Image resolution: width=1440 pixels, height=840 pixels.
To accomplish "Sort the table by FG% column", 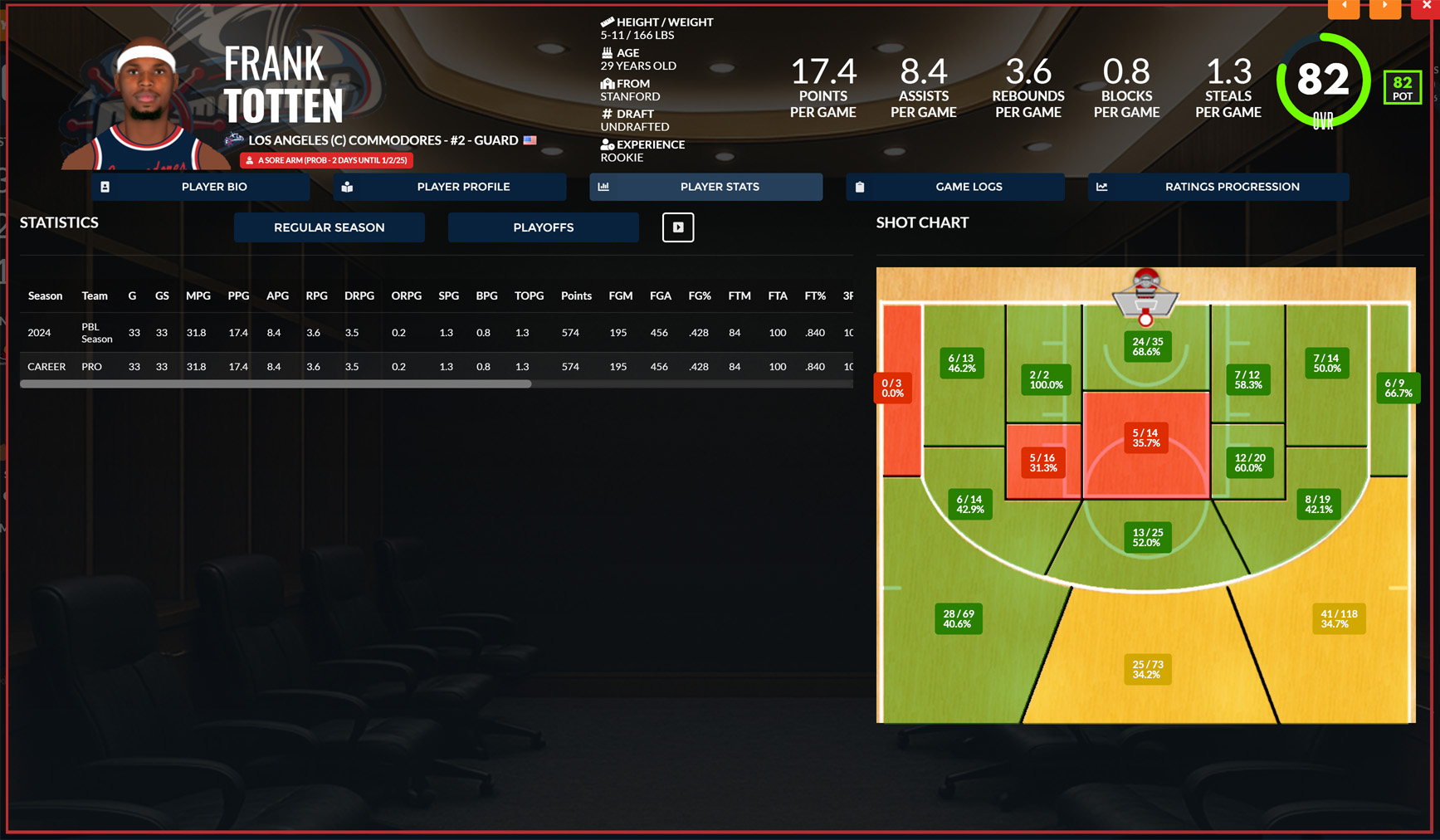I will pyautogui.click(x=700, y=296).
